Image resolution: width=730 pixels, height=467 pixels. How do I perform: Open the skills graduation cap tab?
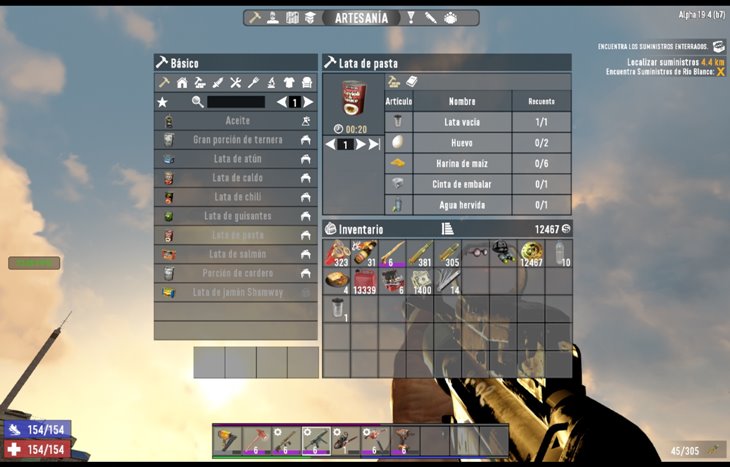[x=311, y=18]
